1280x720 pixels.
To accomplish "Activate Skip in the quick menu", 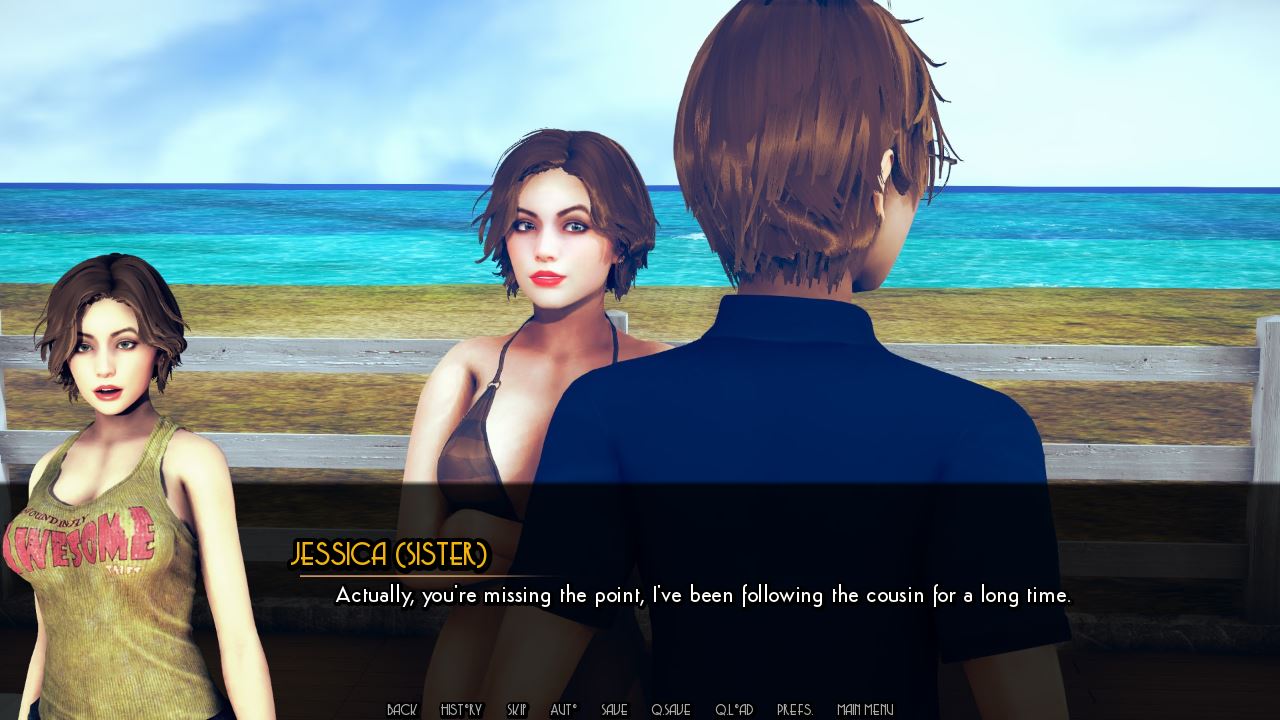I will (516, 710).
